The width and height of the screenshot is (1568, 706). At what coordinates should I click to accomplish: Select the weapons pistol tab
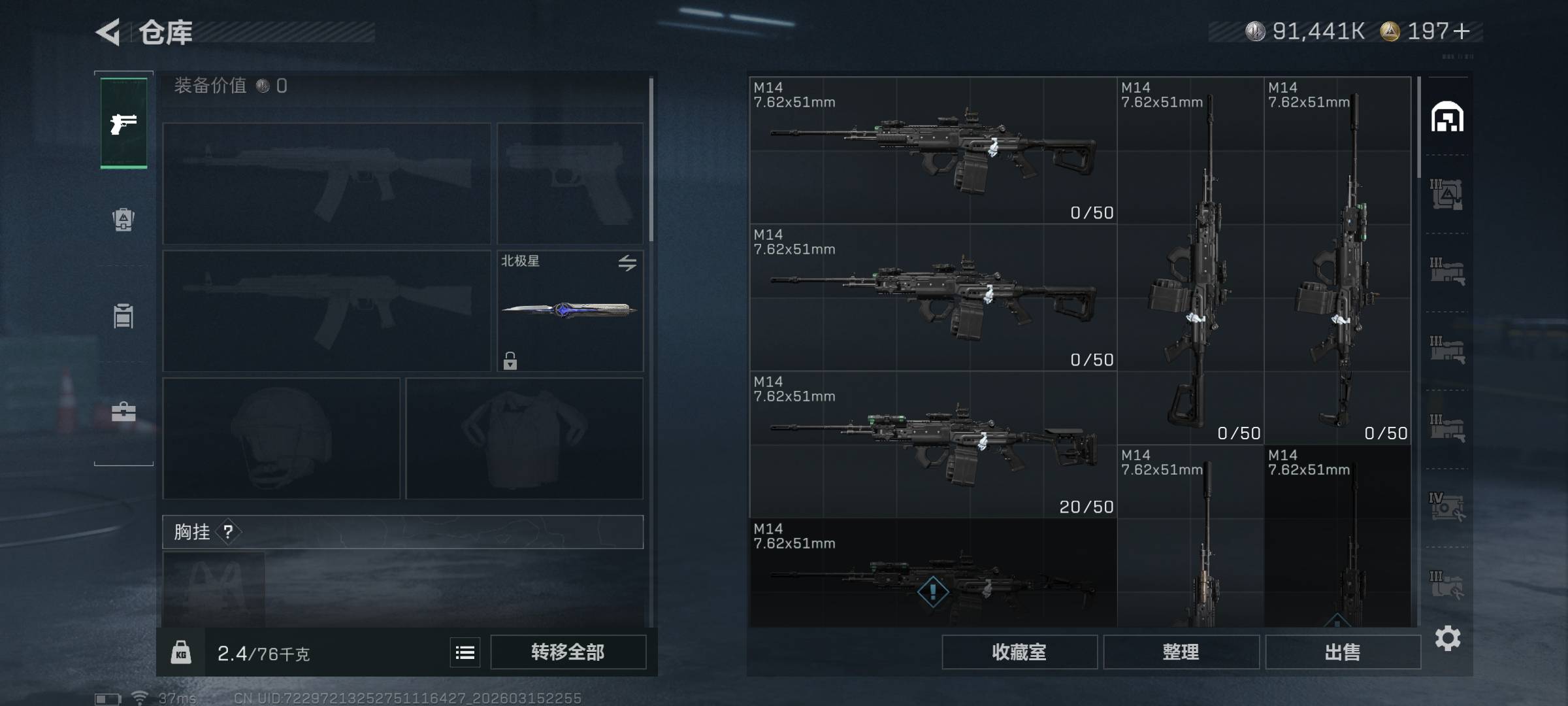point(123,123)
